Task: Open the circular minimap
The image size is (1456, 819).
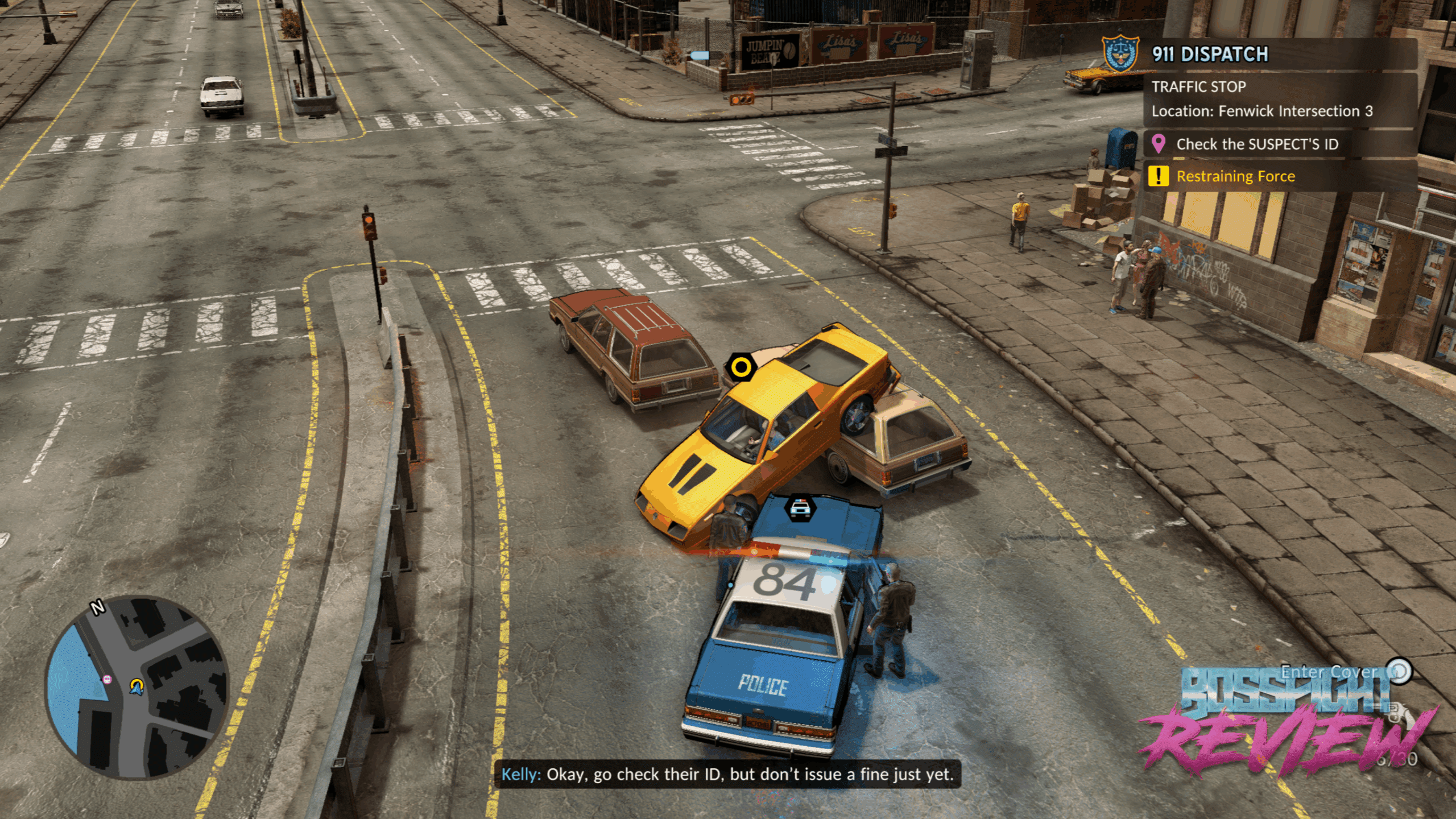Action: tap(136, 686)
